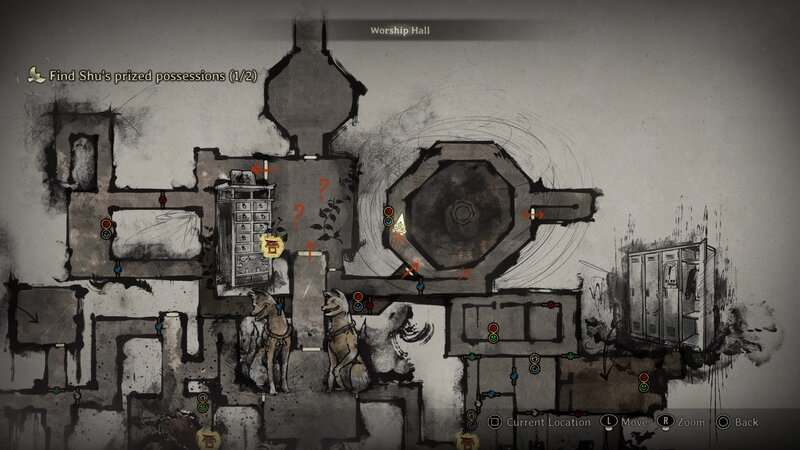Click the player's location arrow on the map
The width and height of the screenshot is (800, 450).
(399, 224)
